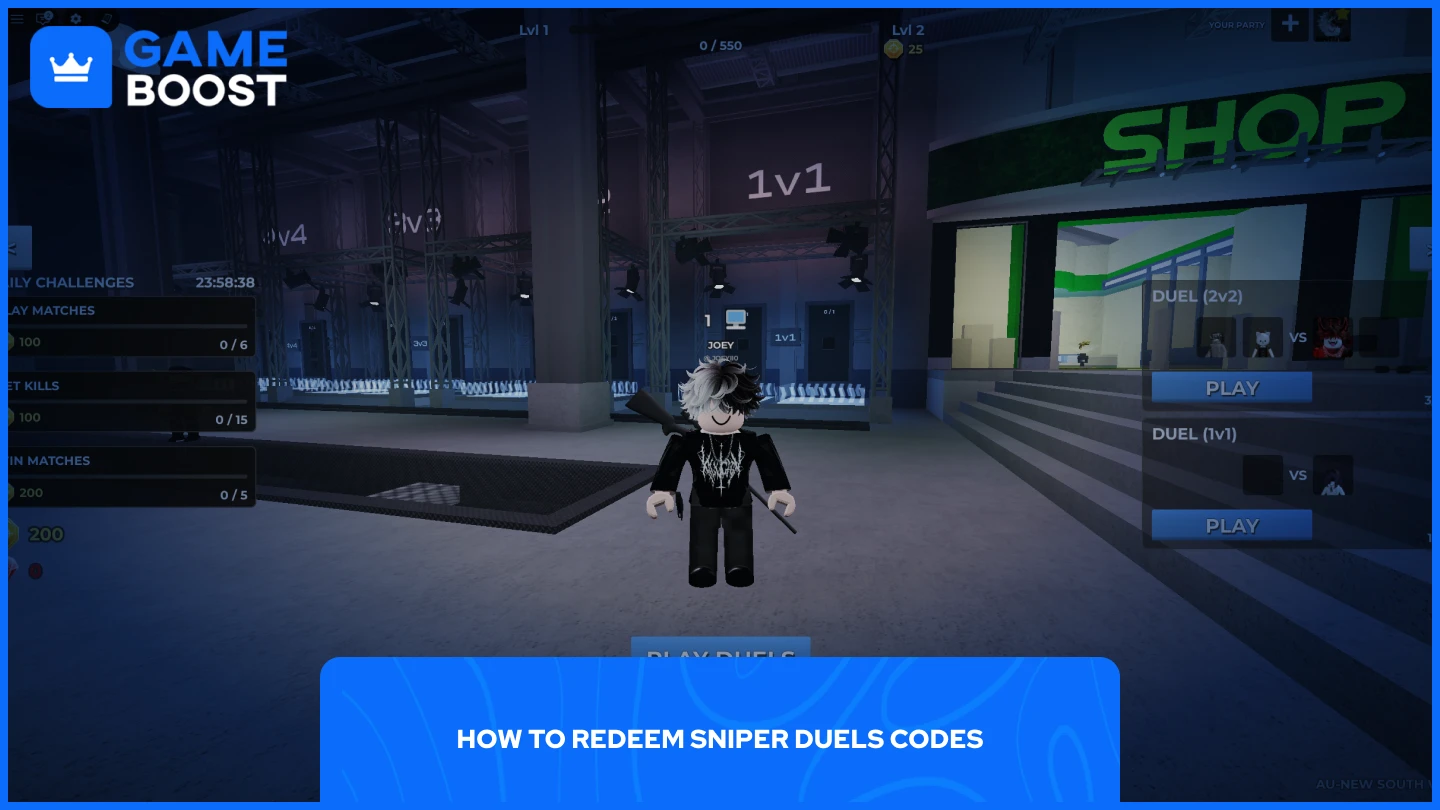This screenshot has height=810, width=1440.
Task: Start a DUEL (2v2) with PLAY
Action: [x=1231, y=387]
